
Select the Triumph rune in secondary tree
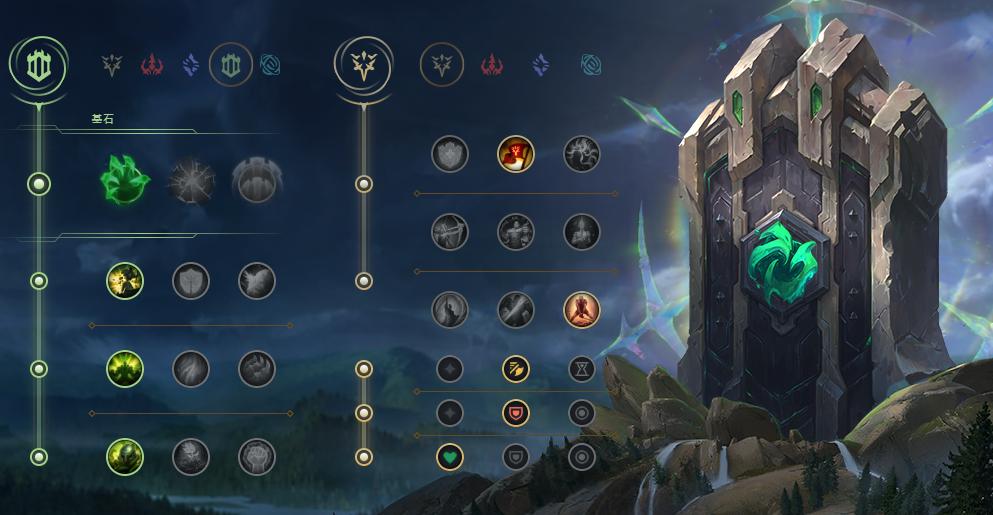(516, 154)
